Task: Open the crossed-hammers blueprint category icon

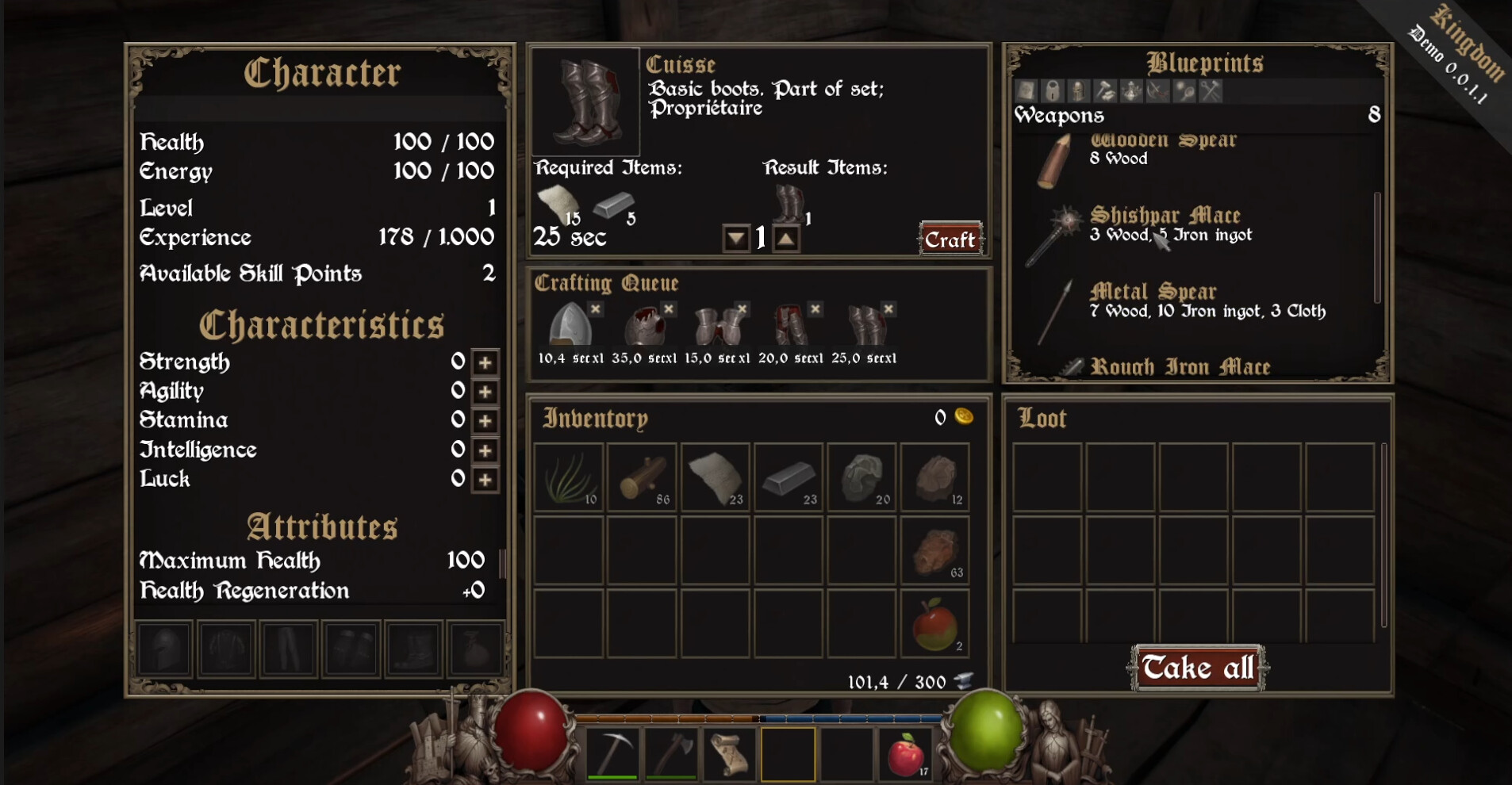Action: click(x=1209, y=90)
